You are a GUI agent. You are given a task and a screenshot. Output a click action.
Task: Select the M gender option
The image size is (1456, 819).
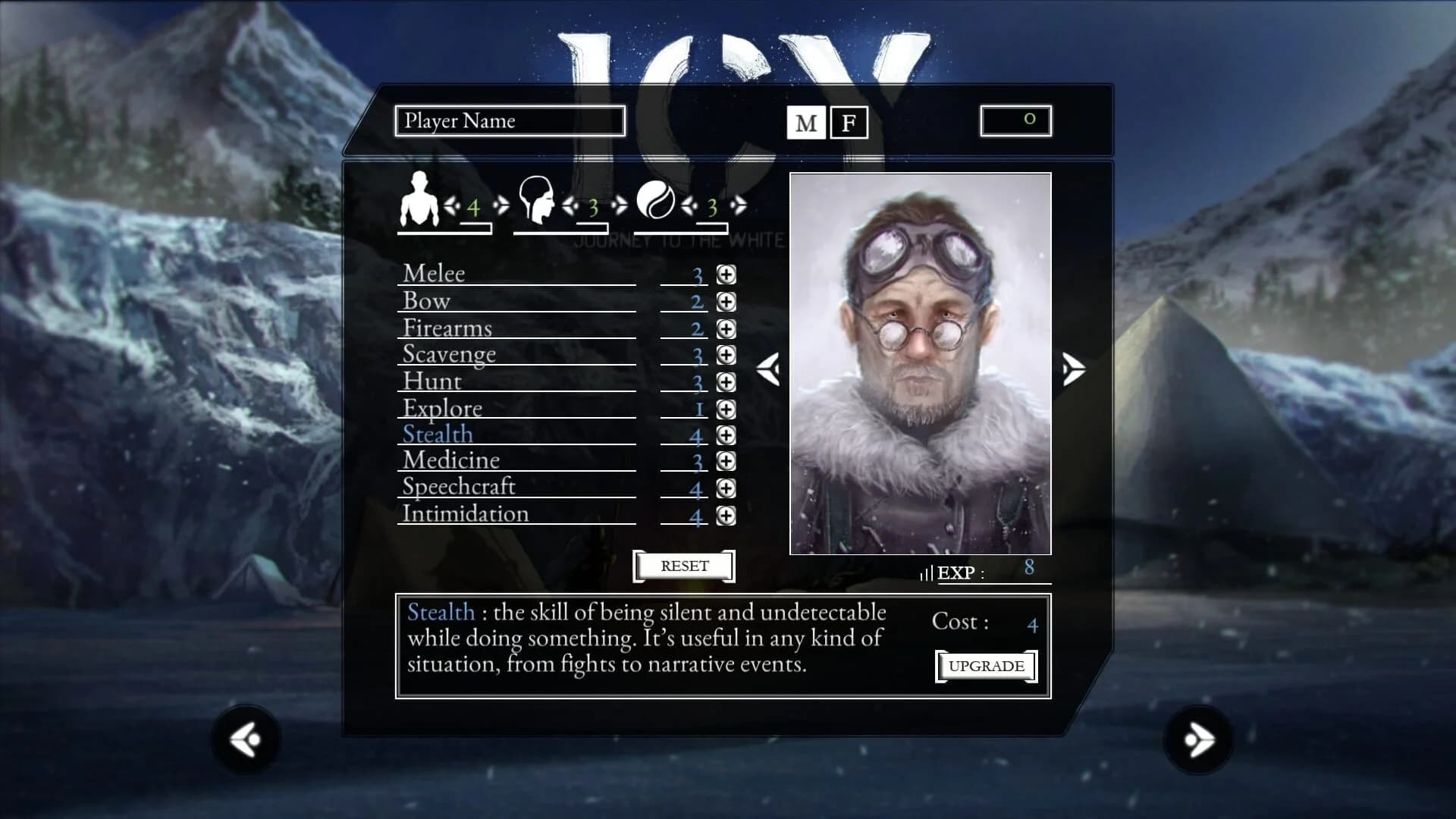point(807,121)
